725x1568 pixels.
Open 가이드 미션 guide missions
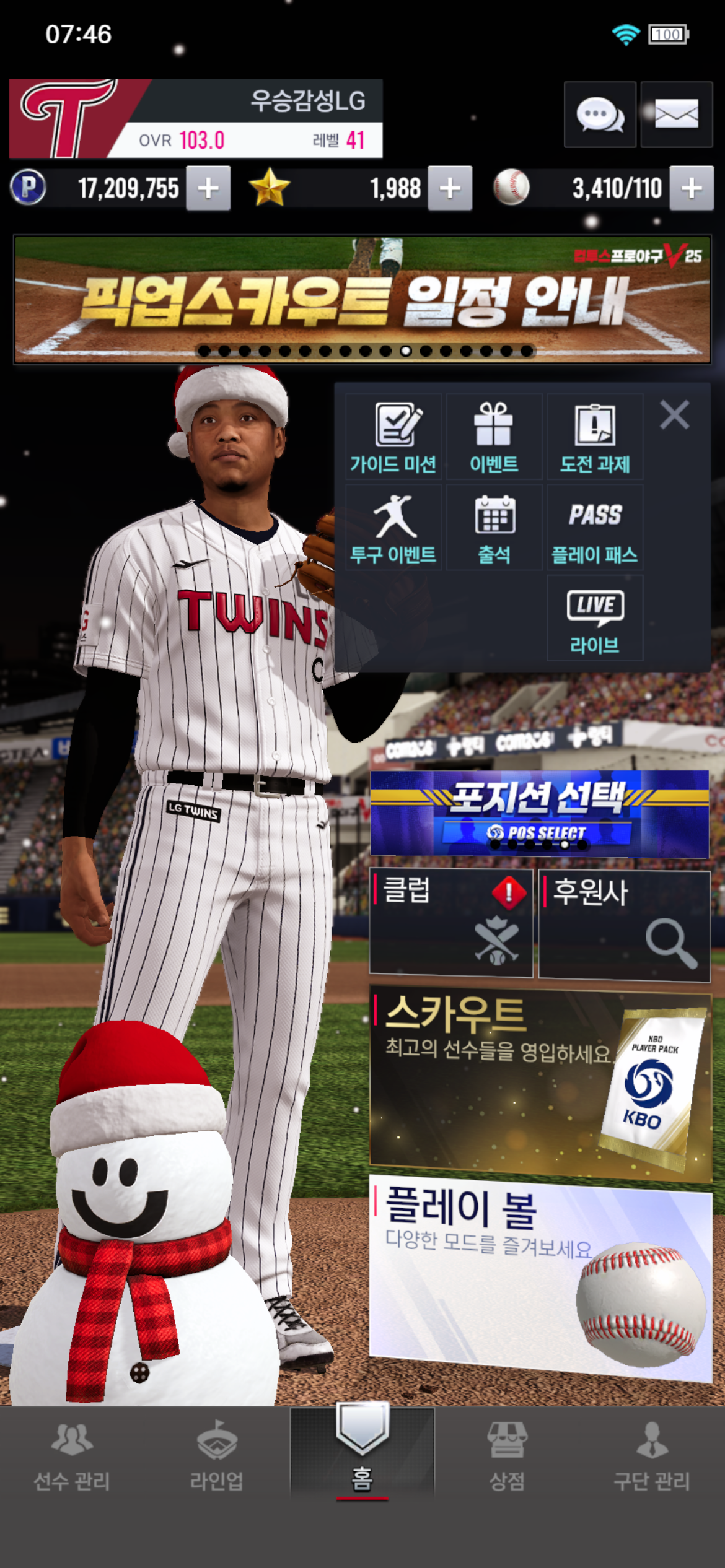pos(393,437)
